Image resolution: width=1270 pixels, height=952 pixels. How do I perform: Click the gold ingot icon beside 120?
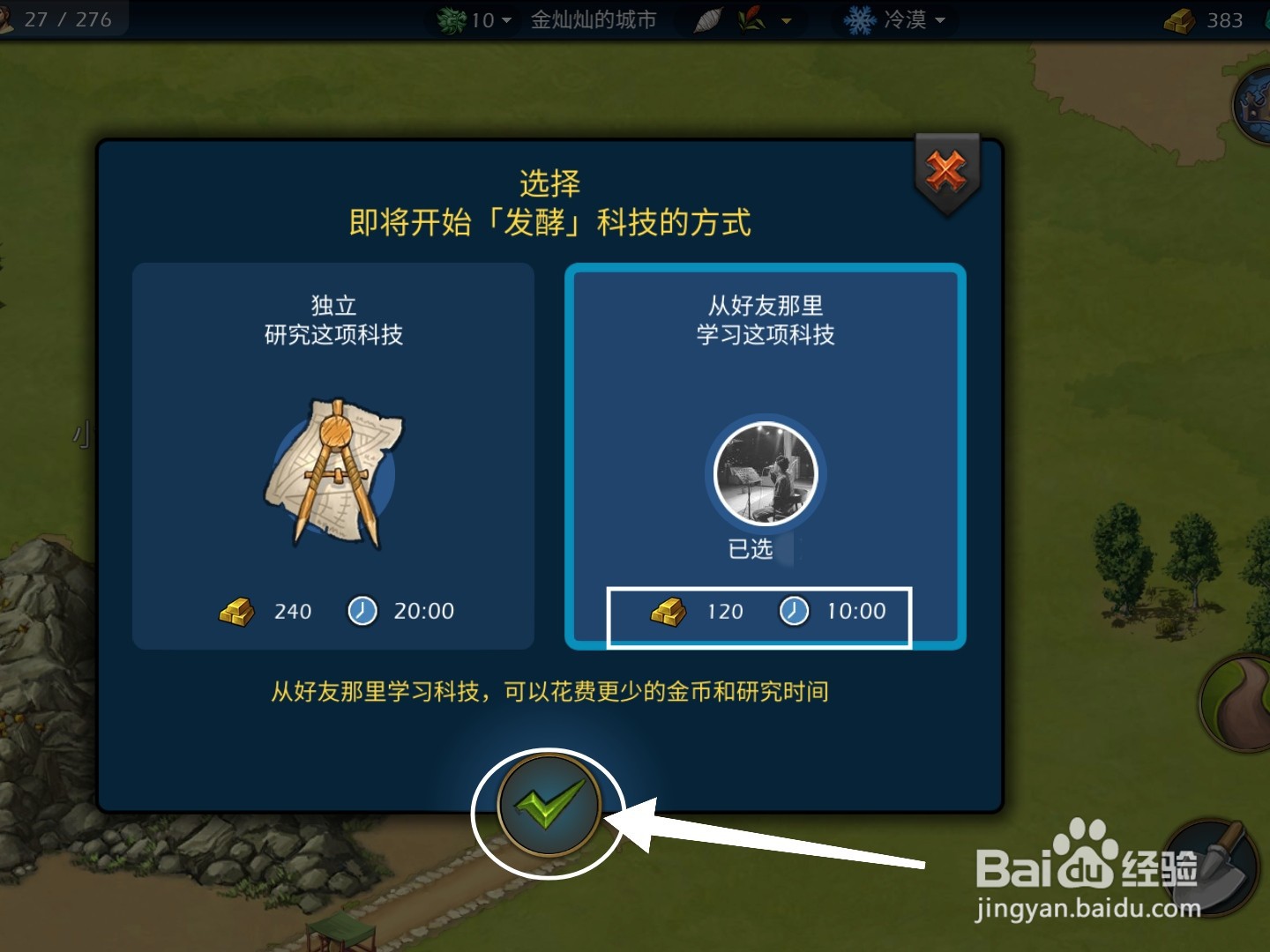668,610
